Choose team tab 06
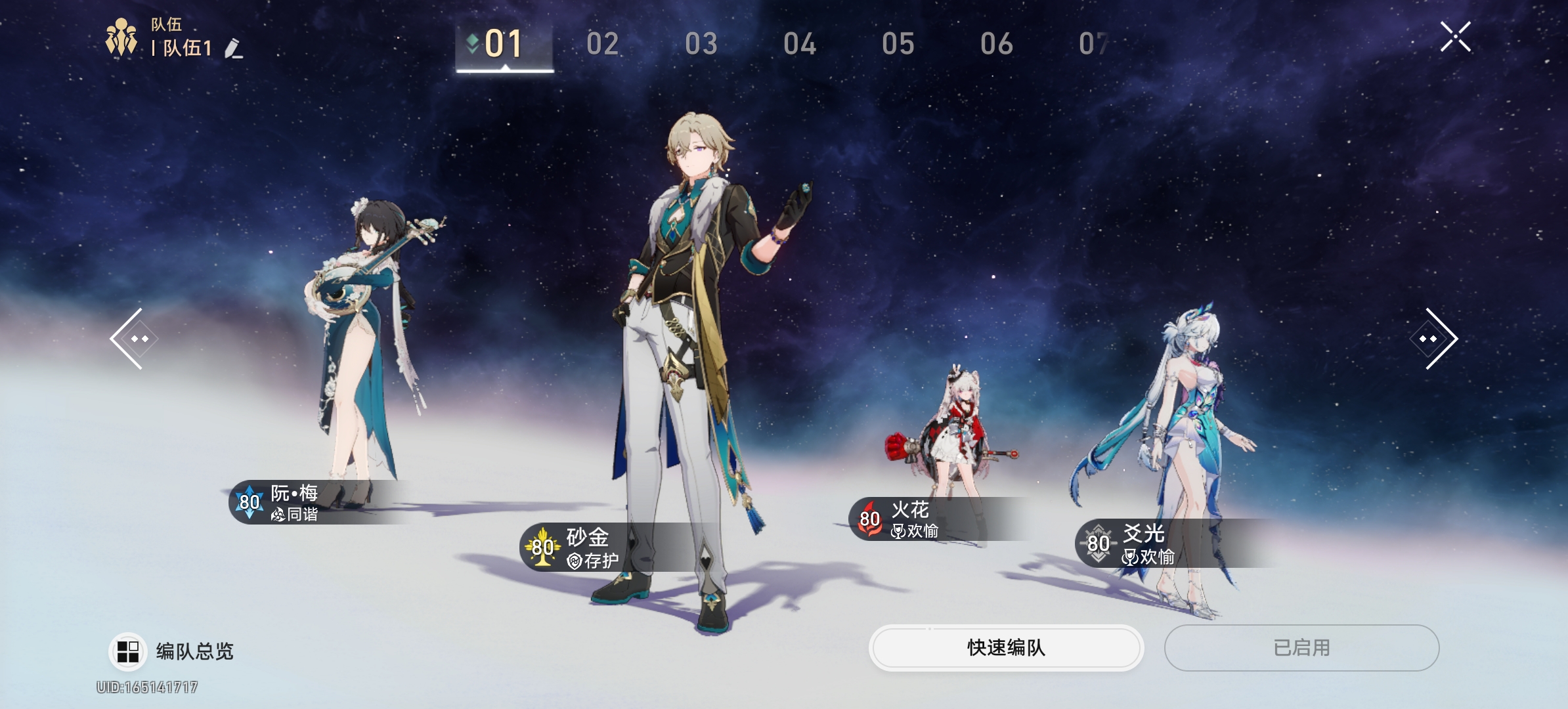This screenshot has height=709, width=1568. (x=997, y=45)
